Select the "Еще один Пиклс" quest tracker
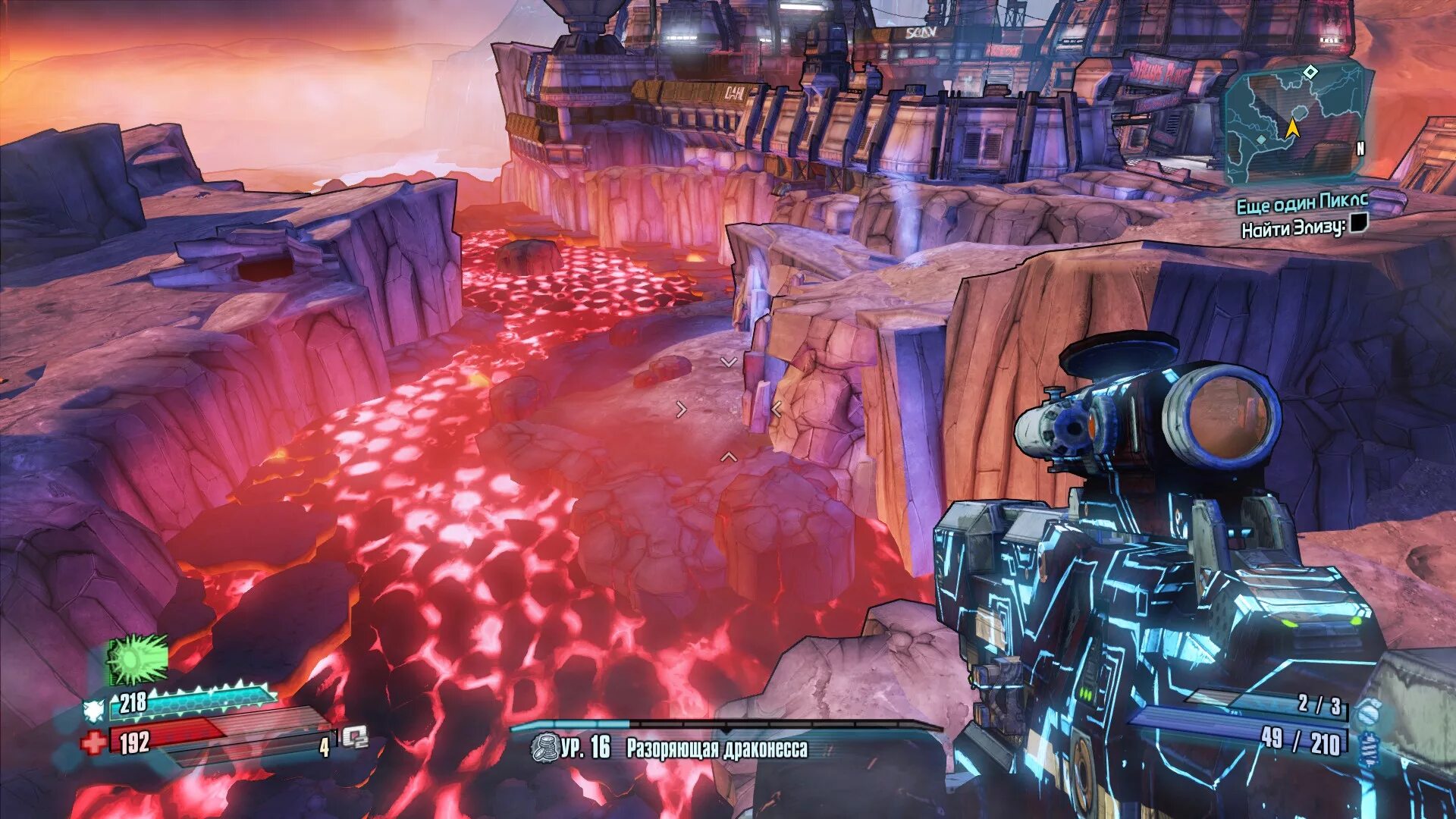Viewport: 1456px width, 819px height. tap(1302, 202)
